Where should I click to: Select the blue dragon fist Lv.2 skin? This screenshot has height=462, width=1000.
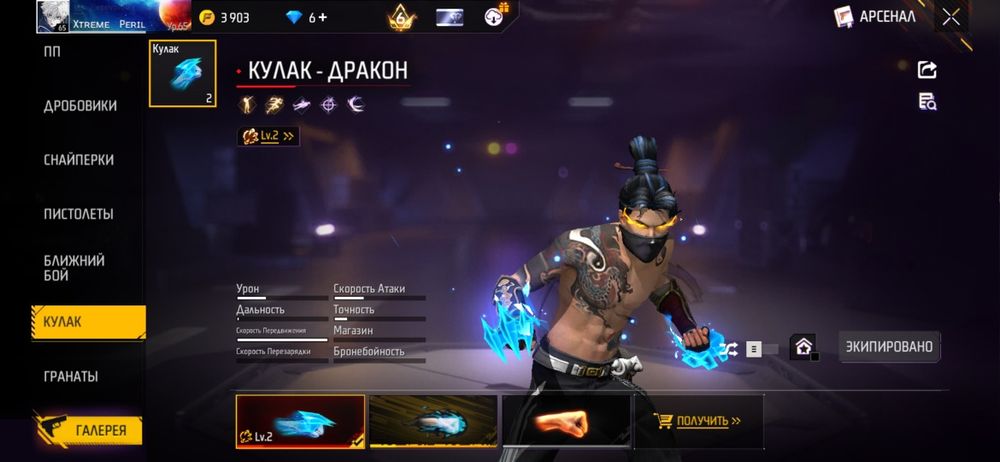[300, 421]
